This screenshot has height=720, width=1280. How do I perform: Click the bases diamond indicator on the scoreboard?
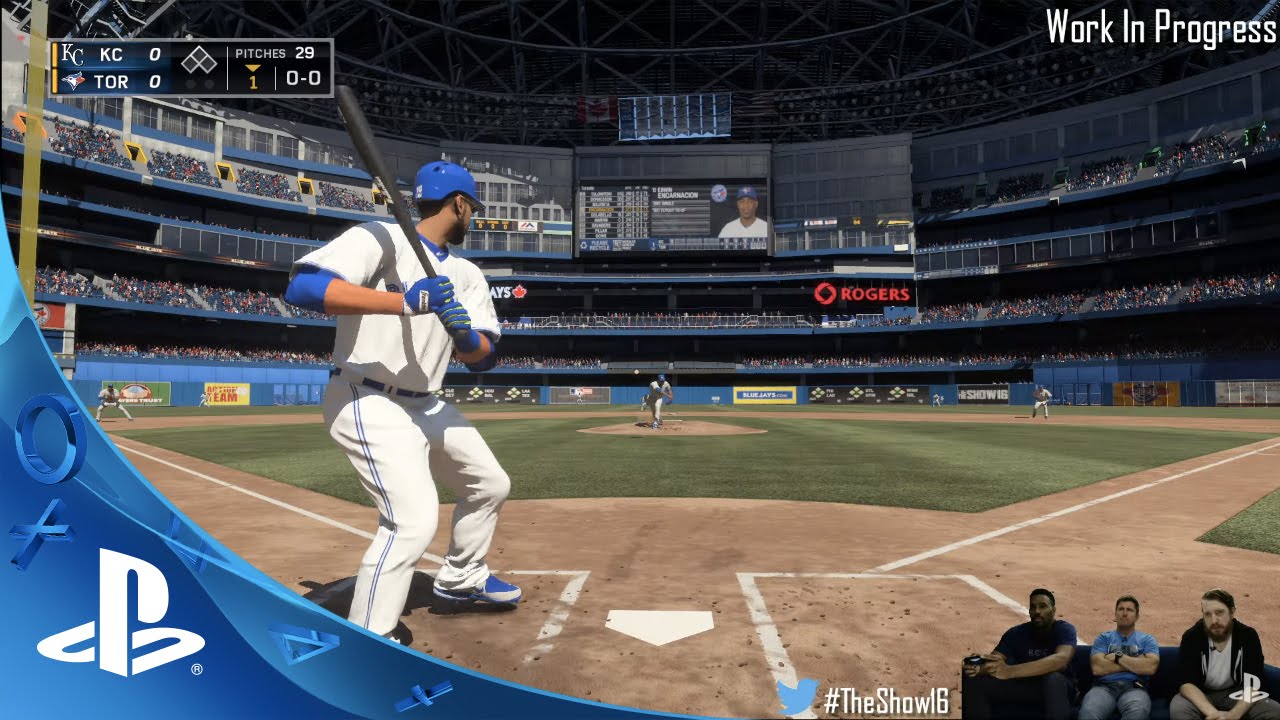point(199,58)
